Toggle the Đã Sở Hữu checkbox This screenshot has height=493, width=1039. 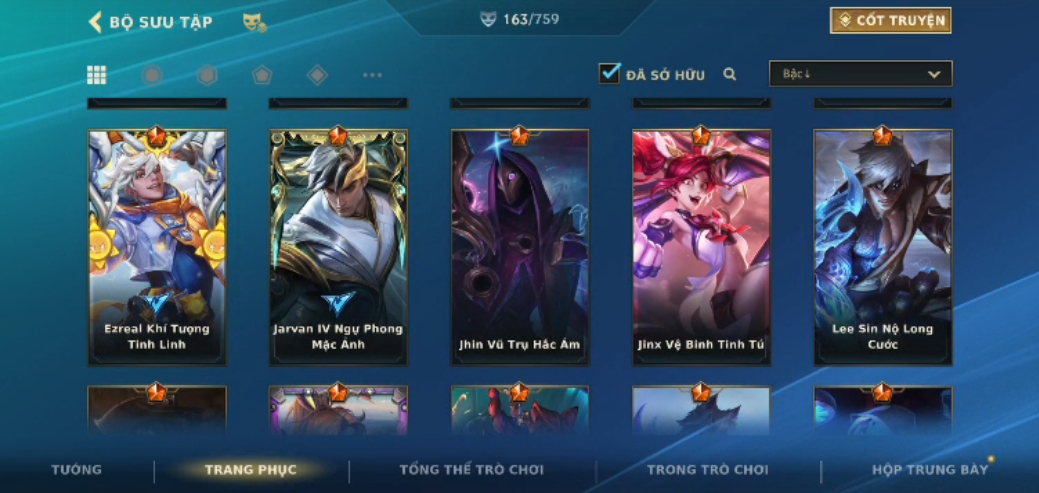(x=609, y=74)
